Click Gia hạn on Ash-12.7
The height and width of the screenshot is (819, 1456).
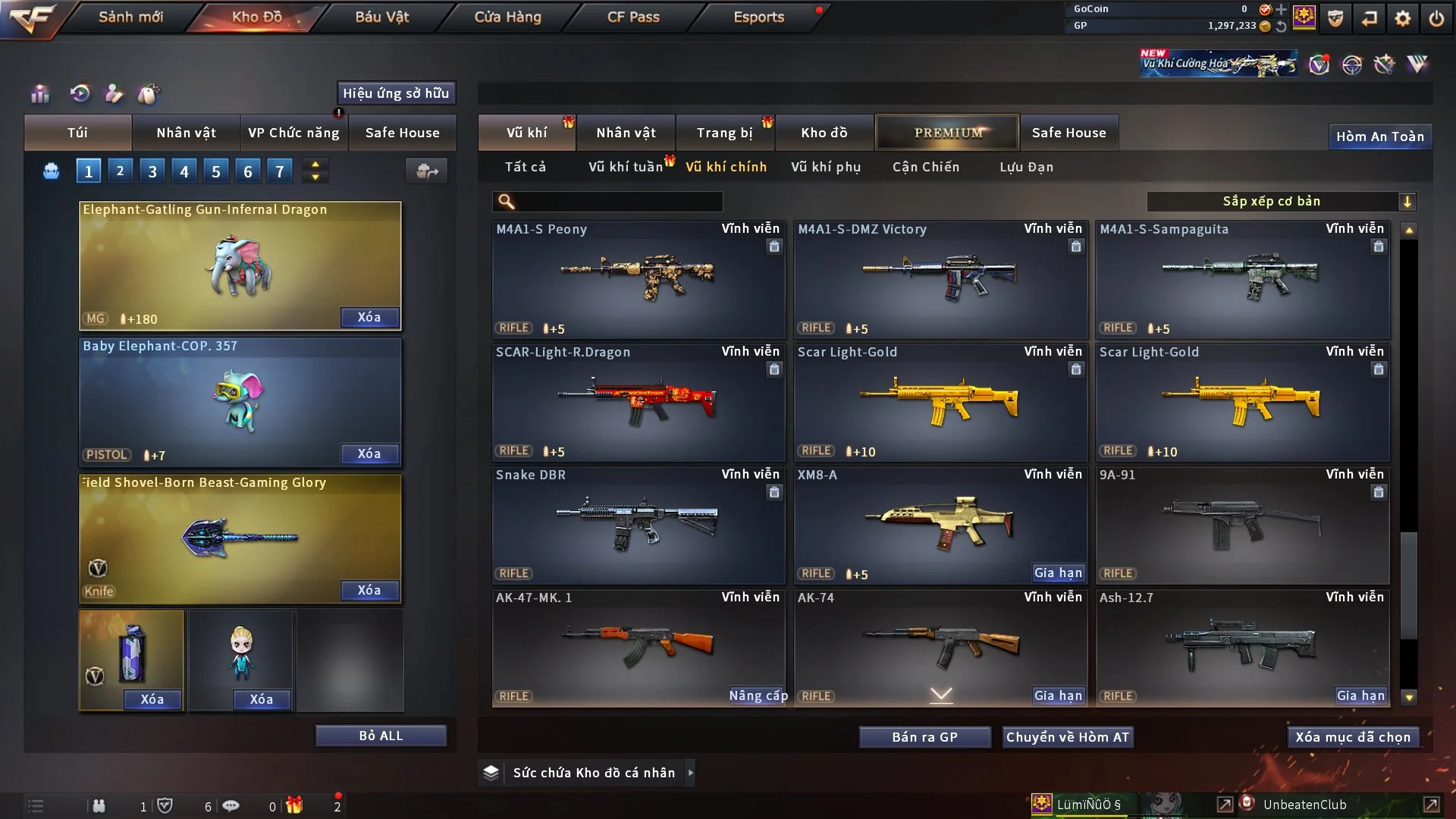pos(1360,695)
